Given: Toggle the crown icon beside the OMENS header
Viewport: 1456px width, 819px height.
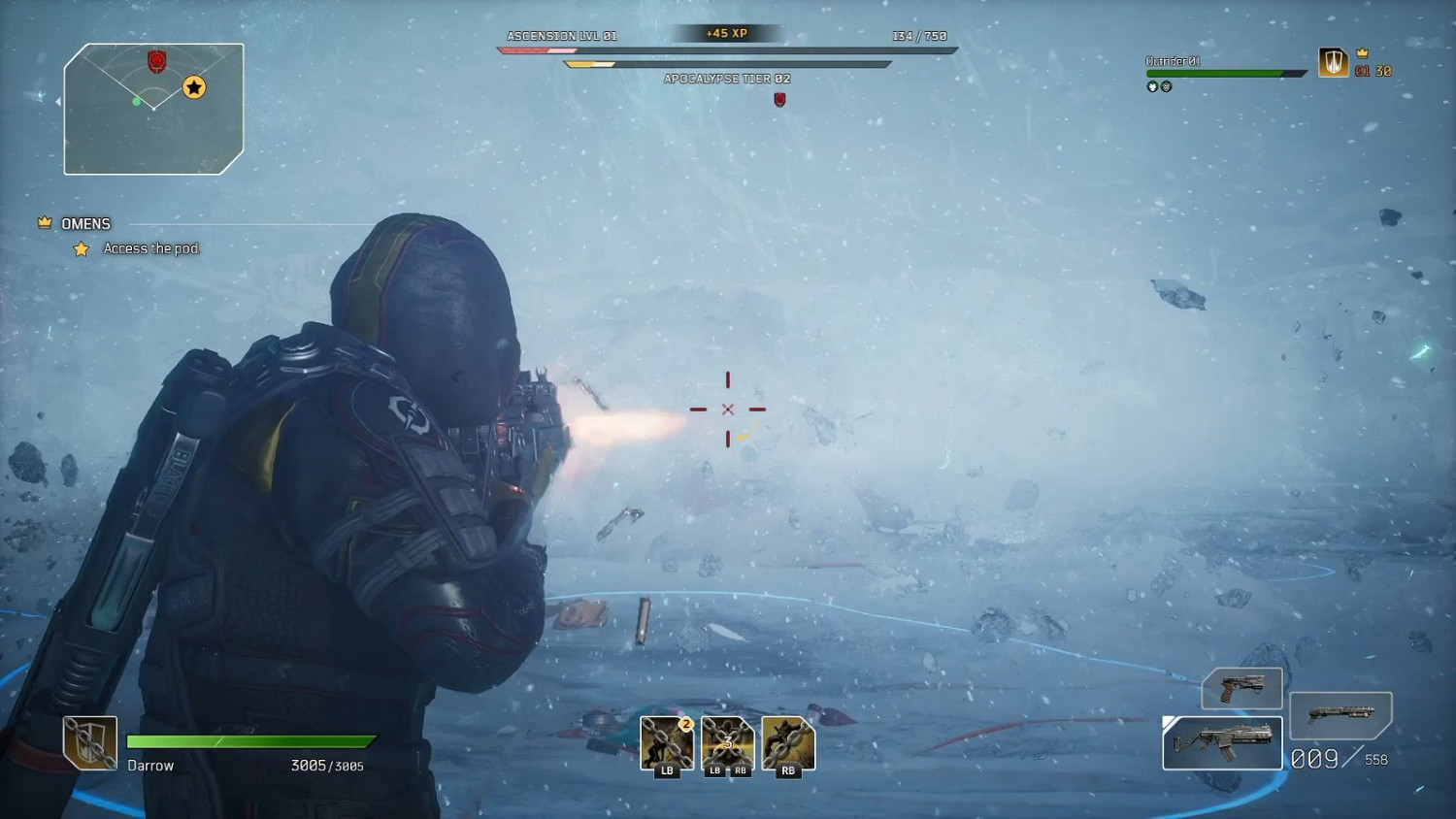Looking at the screenshot, I should coord(43,221).
